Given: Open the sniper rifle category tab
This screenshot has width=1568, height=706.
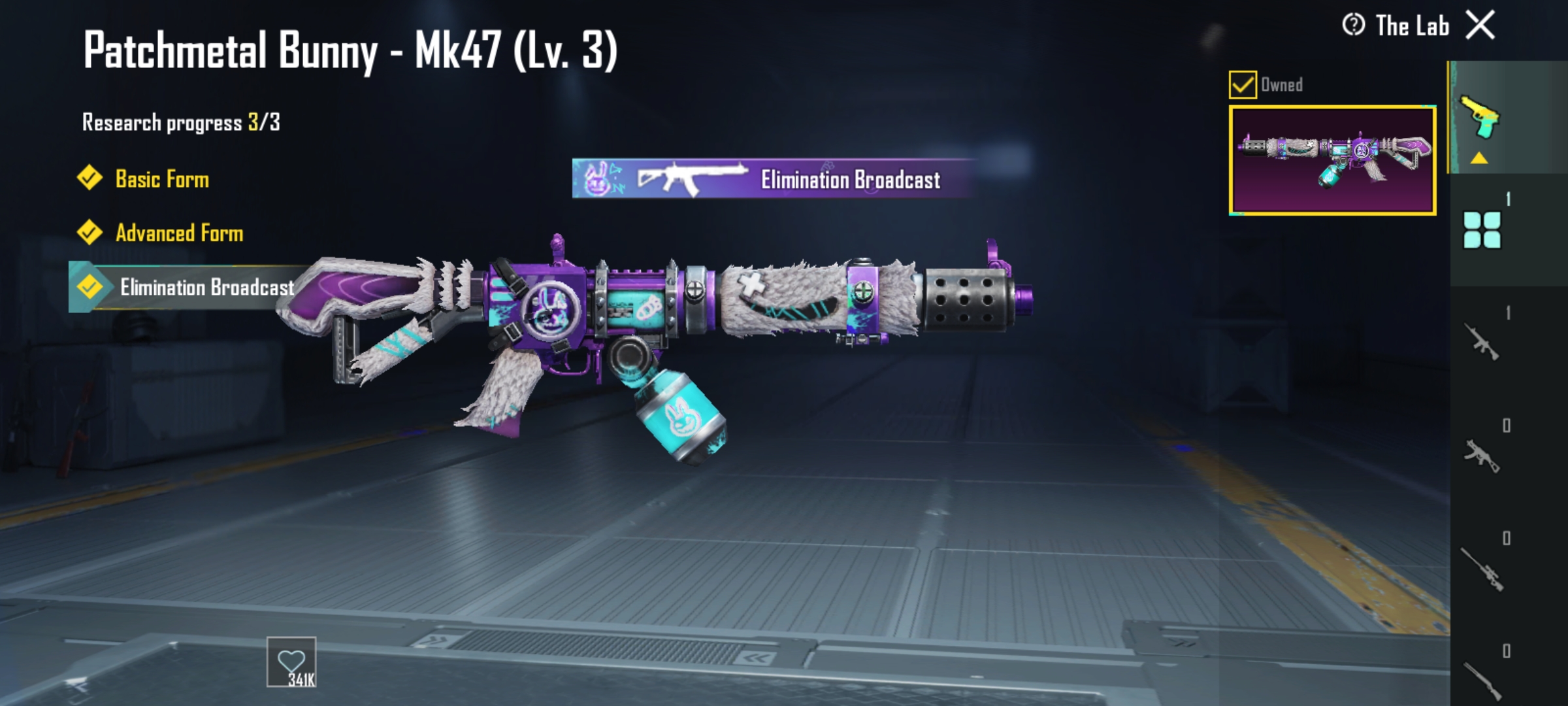Looking at the screenshot, I should 1481,568.
